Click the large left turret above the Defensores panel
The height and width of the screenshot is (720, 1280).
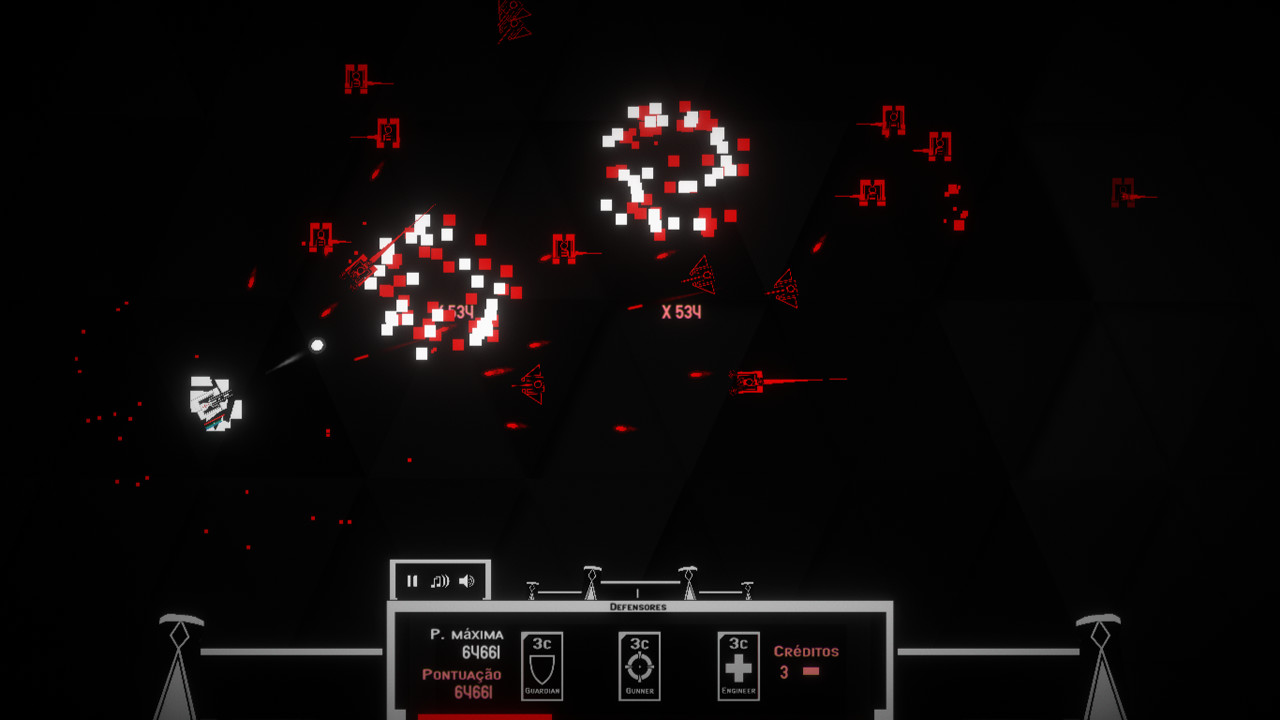pos(592,582)
